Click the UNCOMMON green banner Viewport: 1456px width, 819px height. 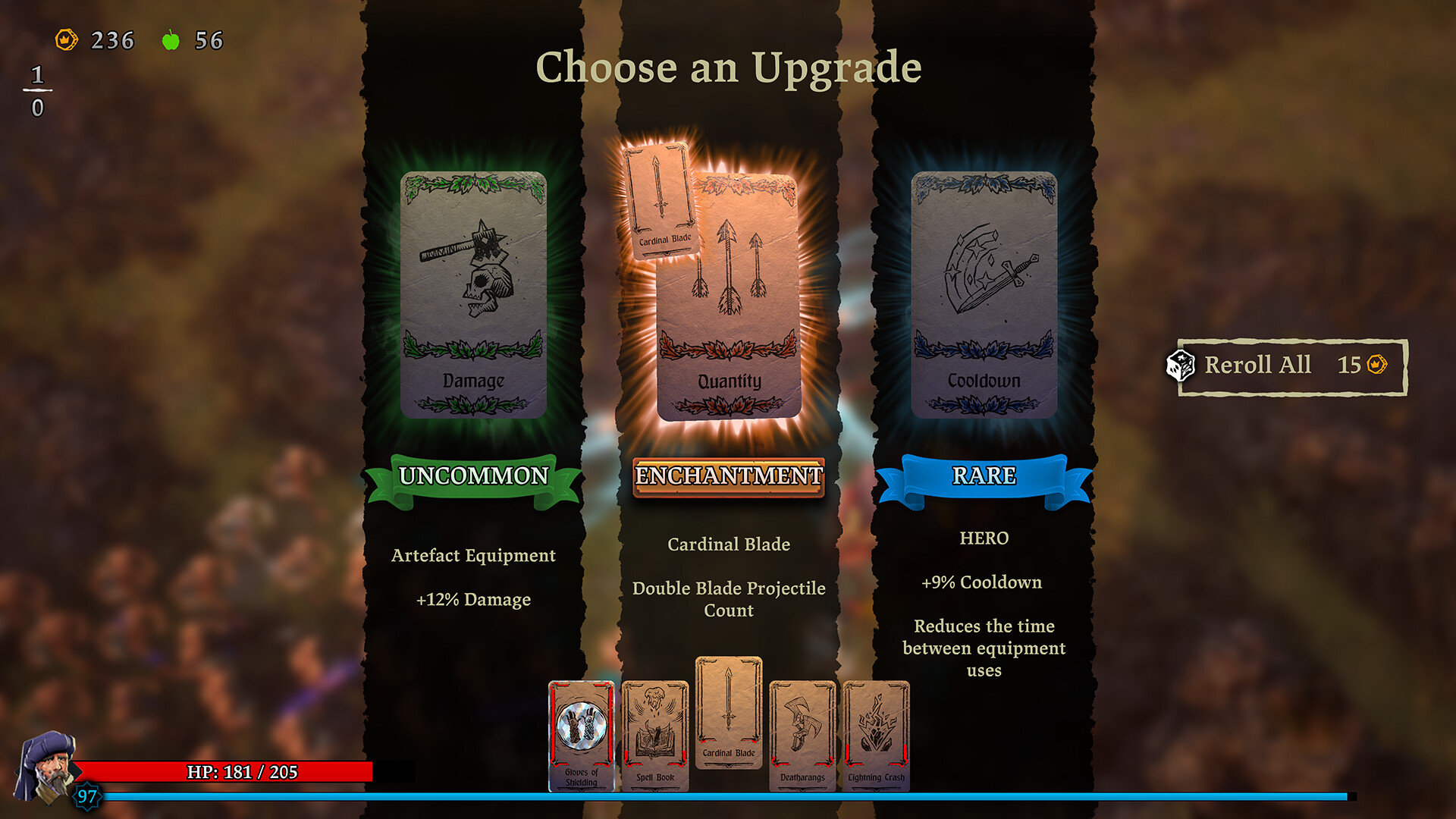[x=474, y=477]
